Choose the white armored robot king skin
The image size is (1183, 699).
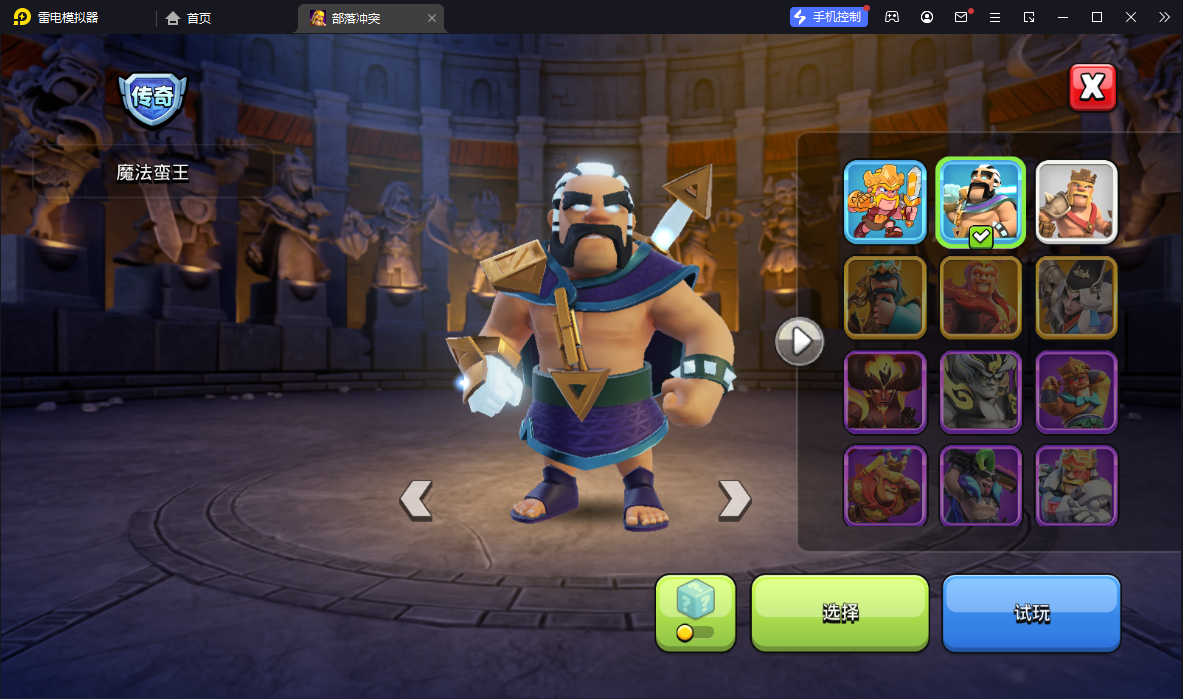click(1076, 485)
